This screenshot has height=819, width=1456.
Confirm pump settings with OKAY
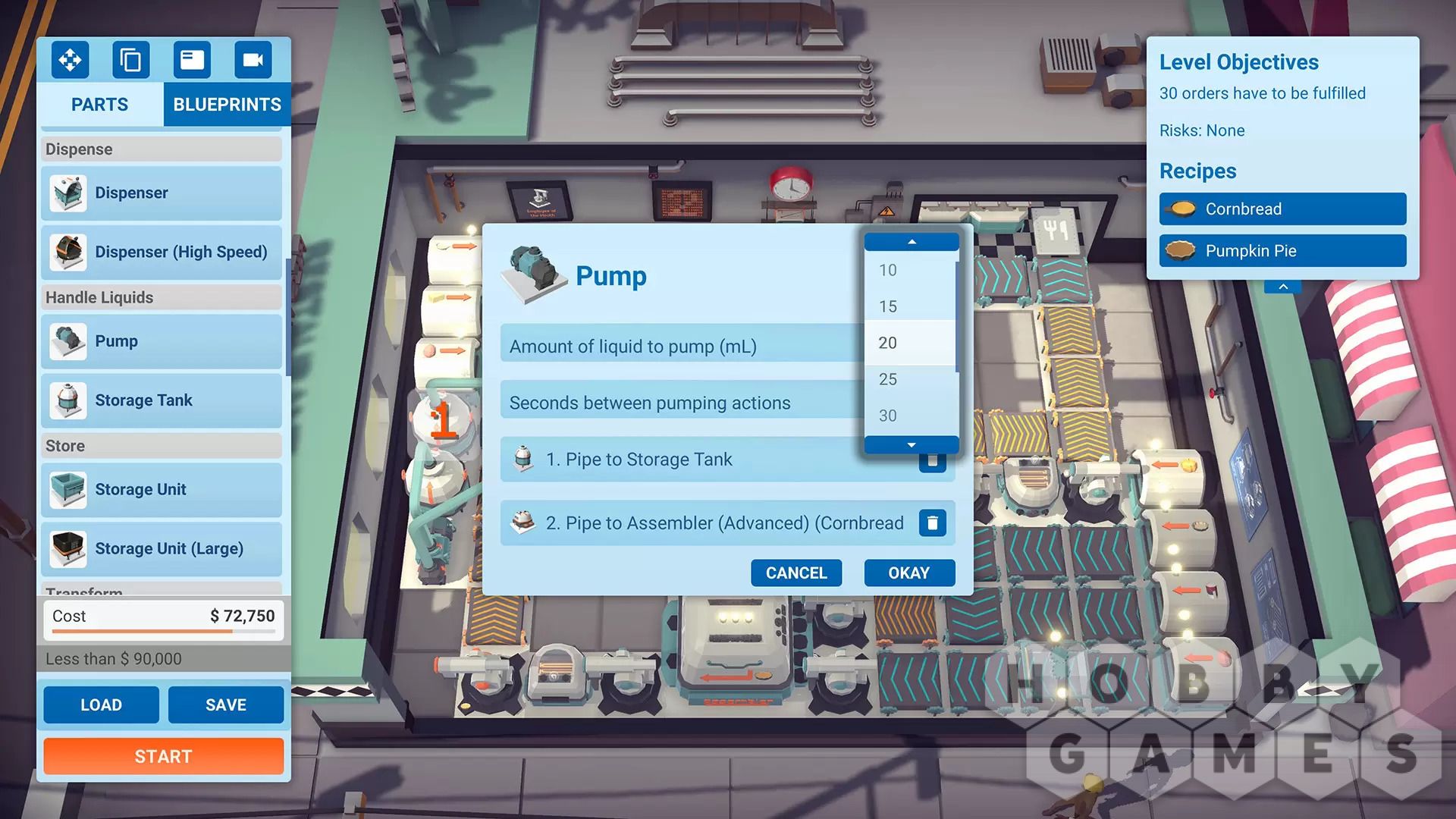click(x=908, y=573)
